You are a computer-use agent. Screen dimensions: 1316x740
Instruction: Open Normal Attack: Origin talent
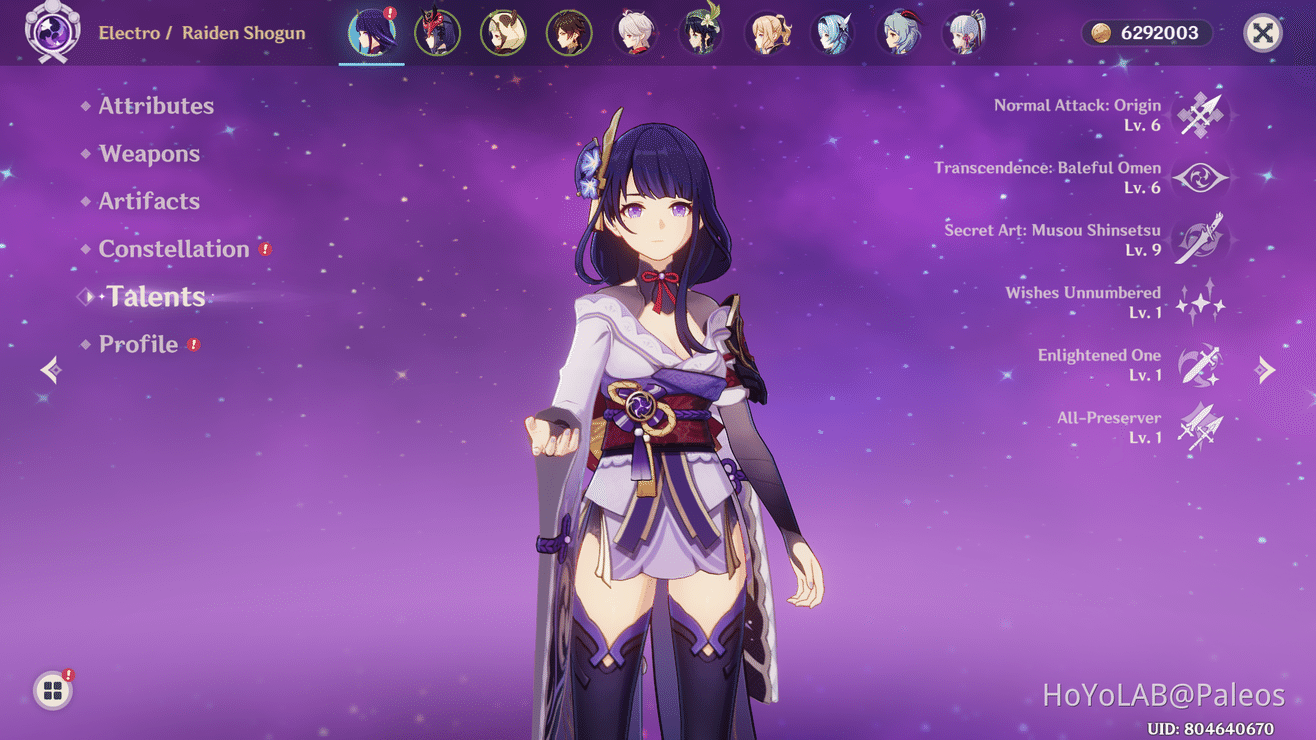[x=1199, y=114]
